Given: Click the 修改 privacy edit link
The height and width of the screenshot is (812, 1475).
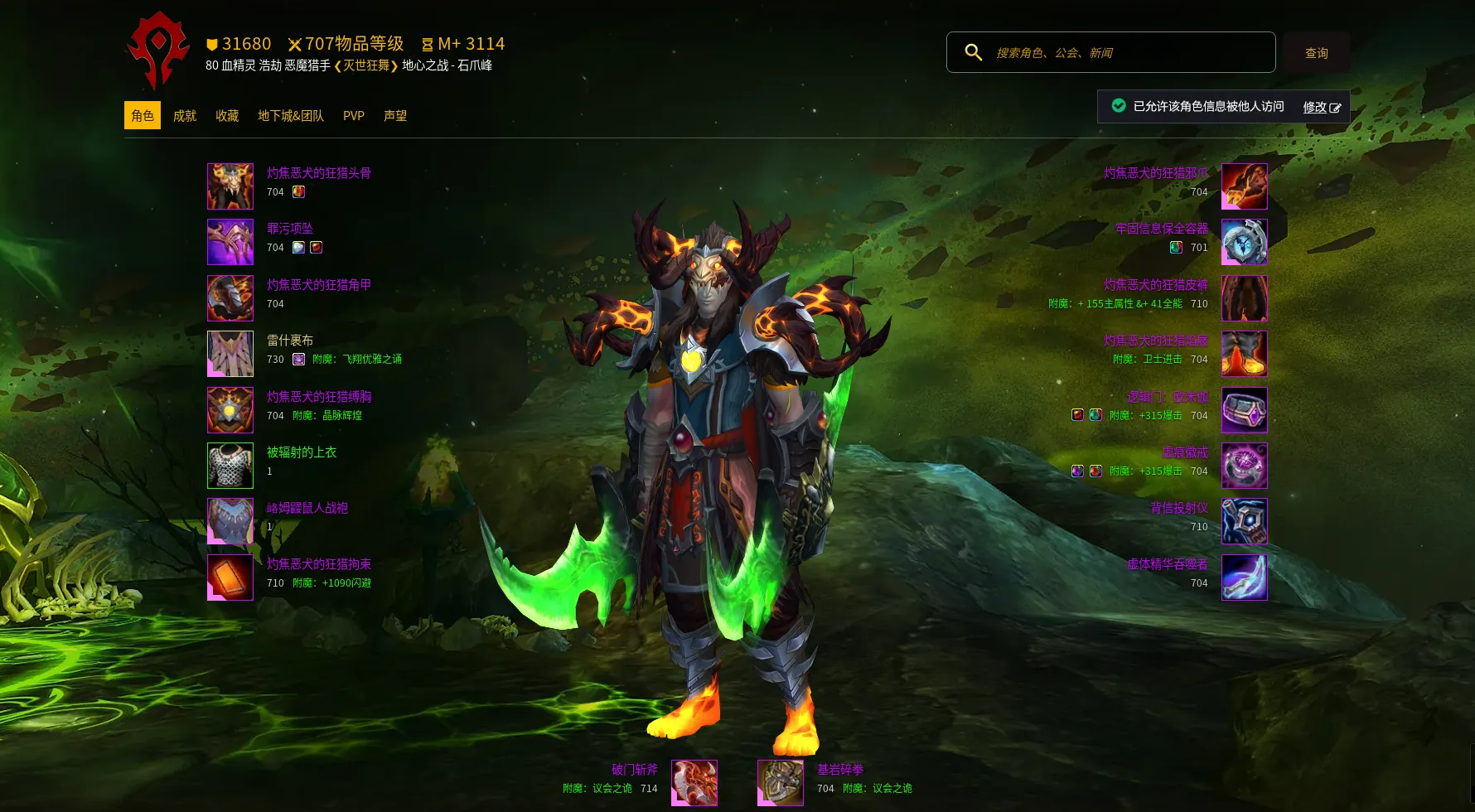Looking at the screenshot, I should click(x=1321, y=107).
